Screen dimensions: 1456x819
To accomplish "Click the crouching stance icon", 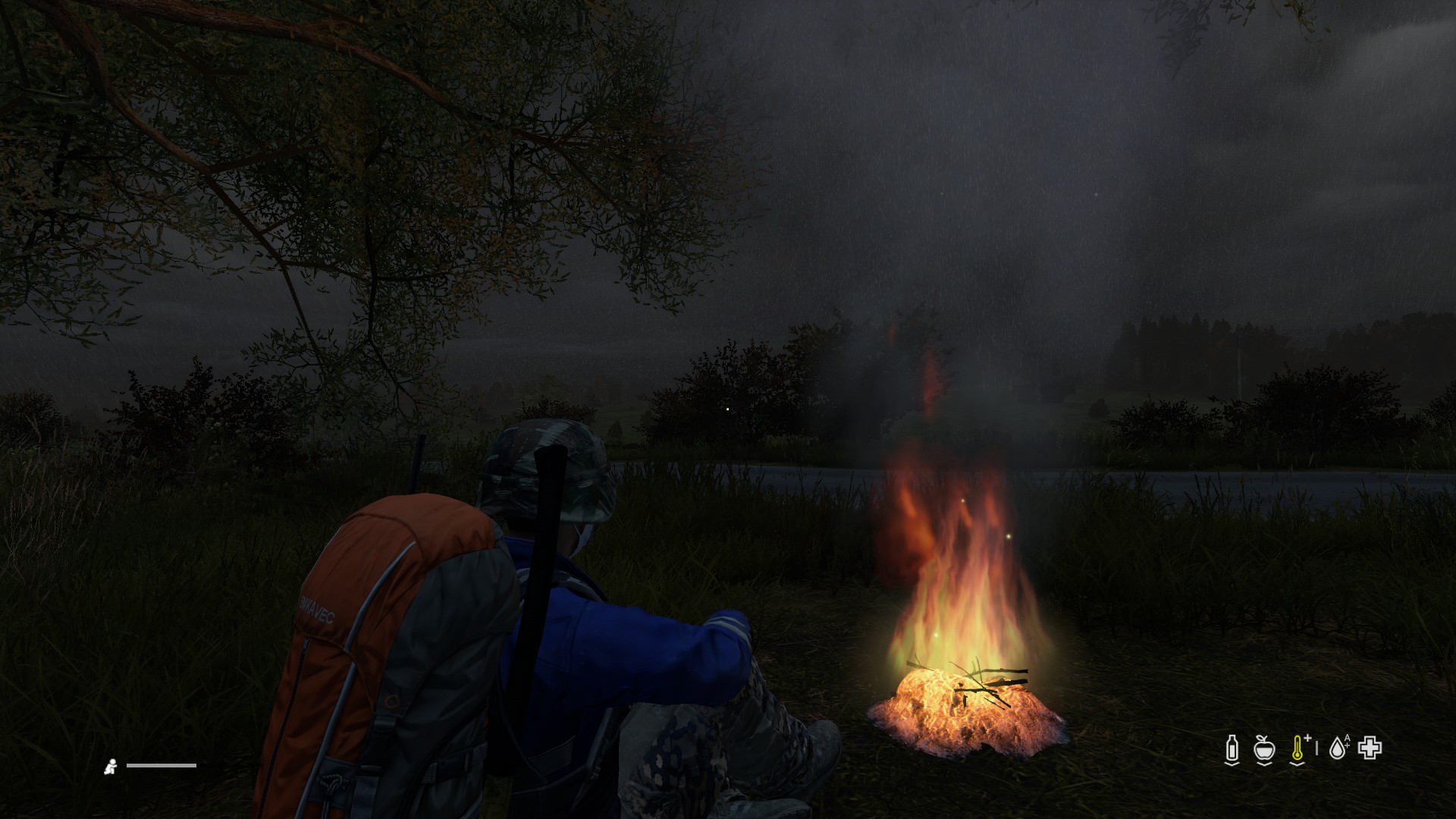I will point(111,766).
